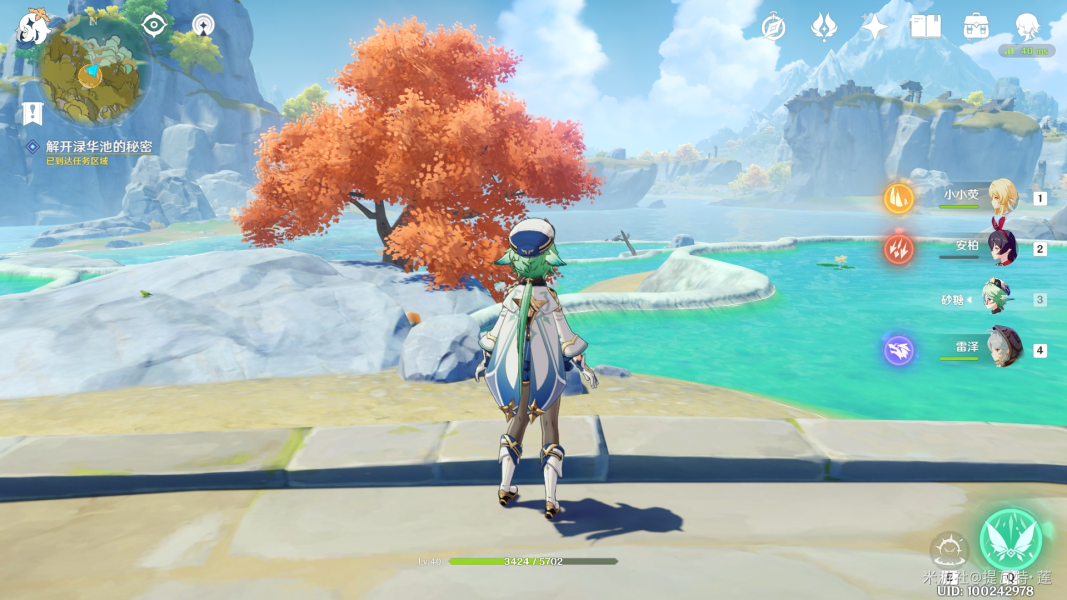1067x600 pixels.
Task: Open the circular minimap
Action: [94, 71]
